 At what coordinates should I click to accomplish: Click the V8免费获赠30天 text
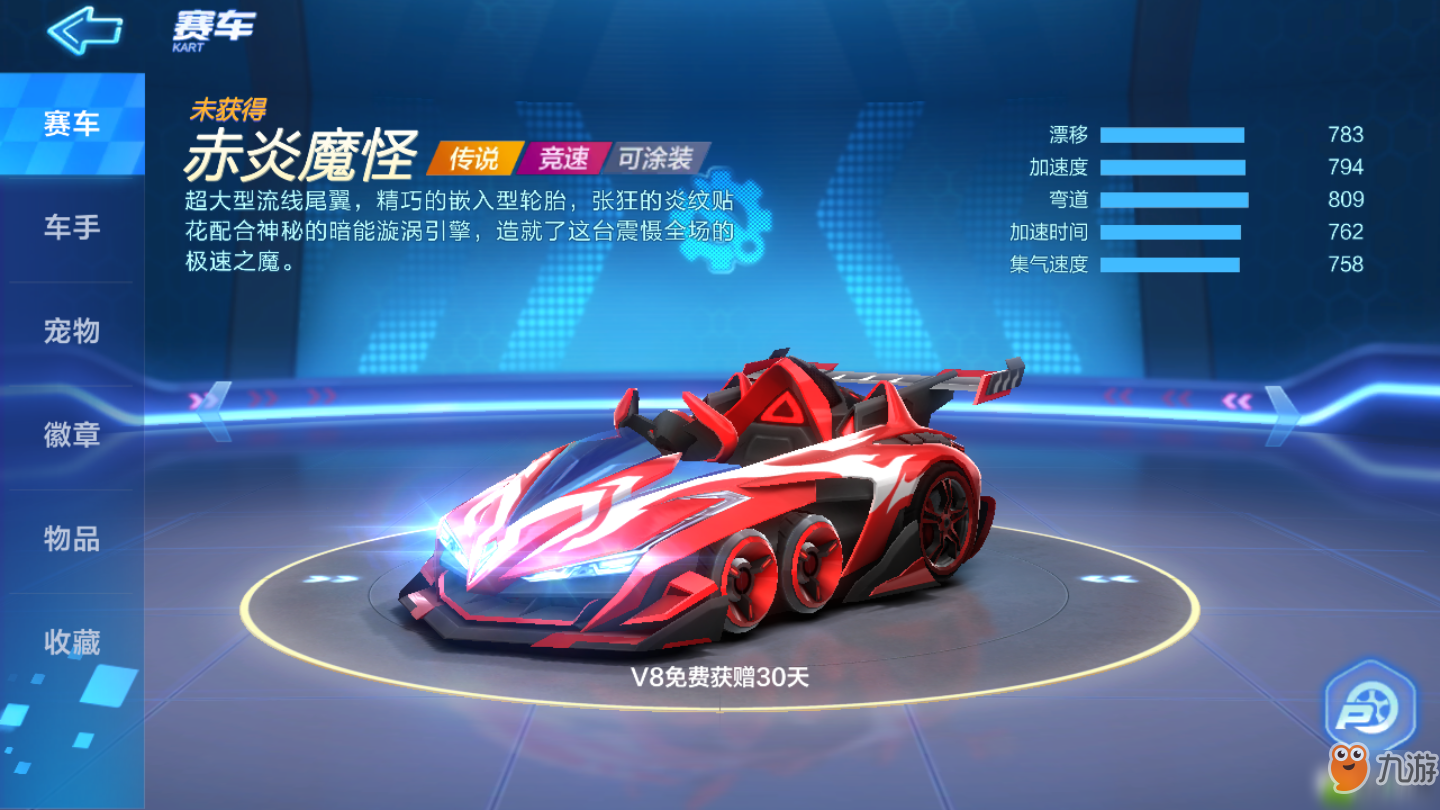click(x=720, y=676)
